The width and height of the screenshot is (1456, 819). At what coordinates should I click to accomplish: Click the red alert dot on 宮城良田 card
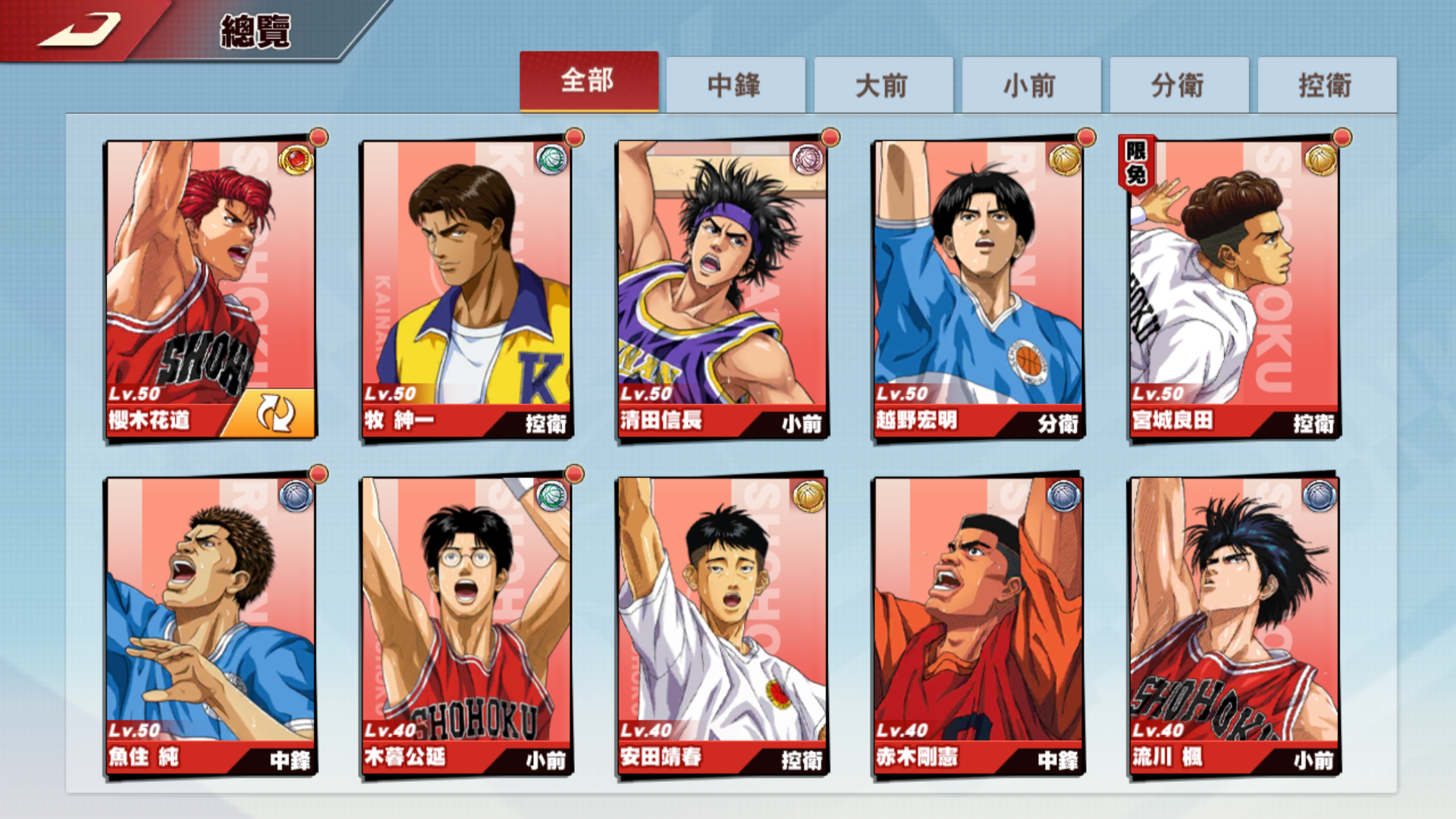pyautogui.click(x=1342, y=136)
